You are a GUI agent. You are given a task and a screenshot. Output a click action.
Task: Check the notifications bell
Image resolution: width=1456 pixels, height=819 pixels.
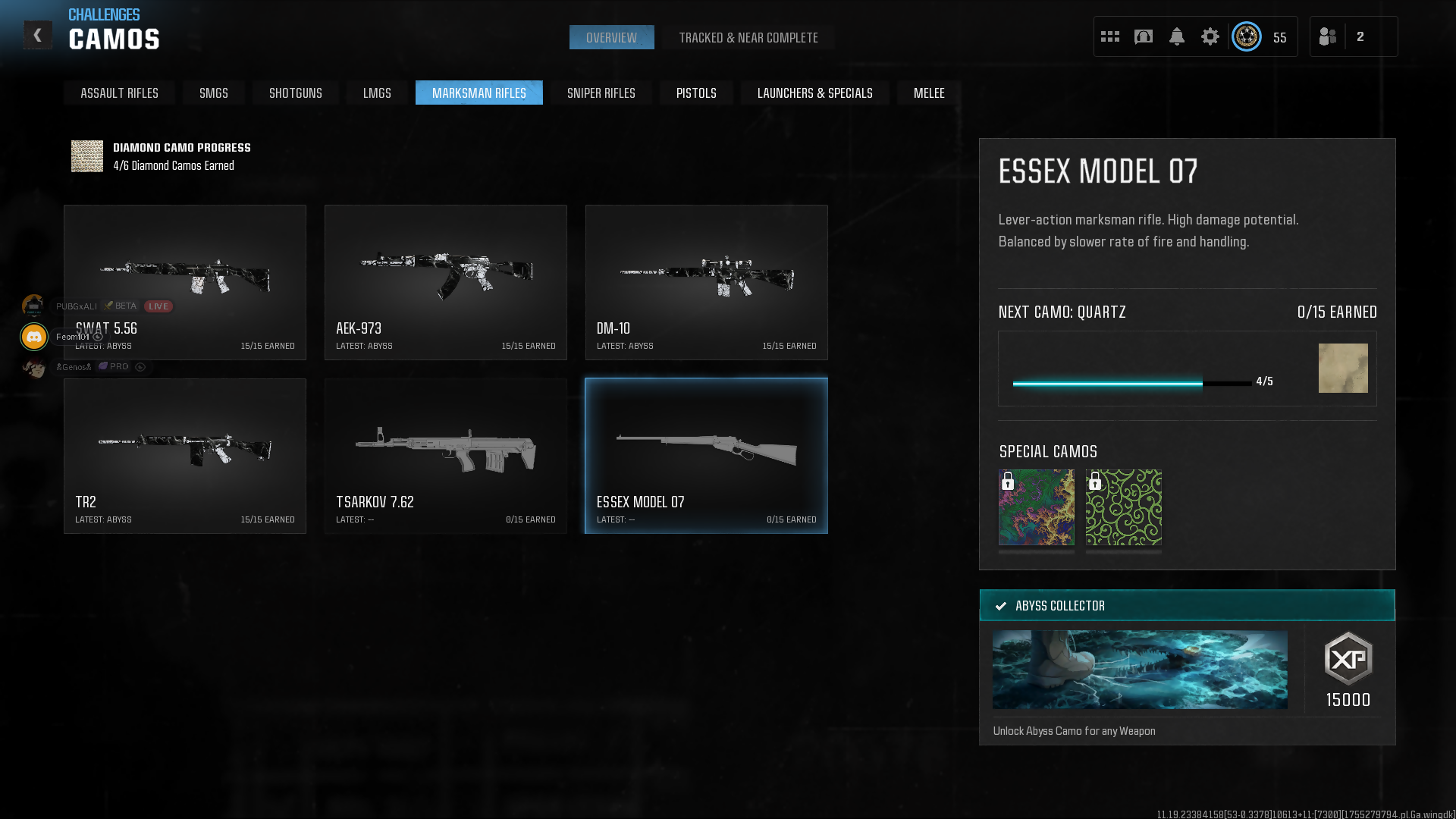click(1176, 36)
